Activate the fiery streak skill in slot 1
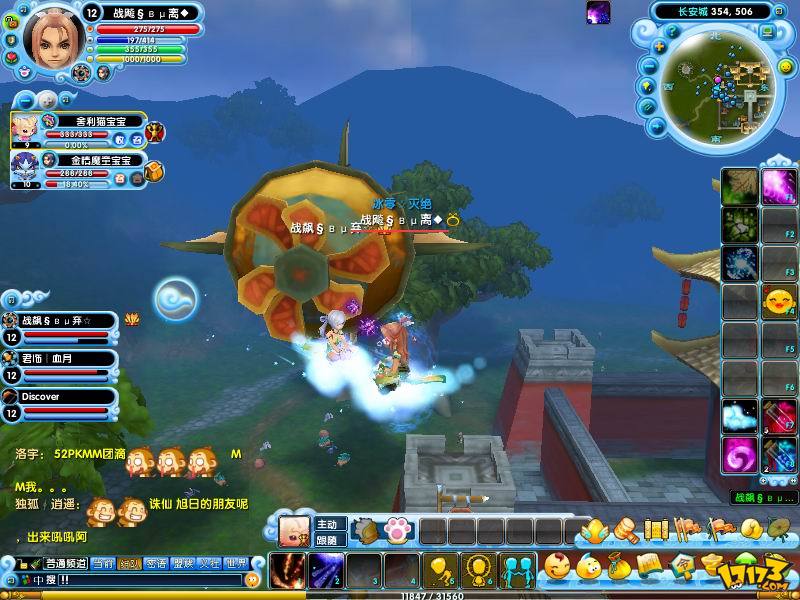Viewport: 800px width, 600px height. click(x=285, y=570)
